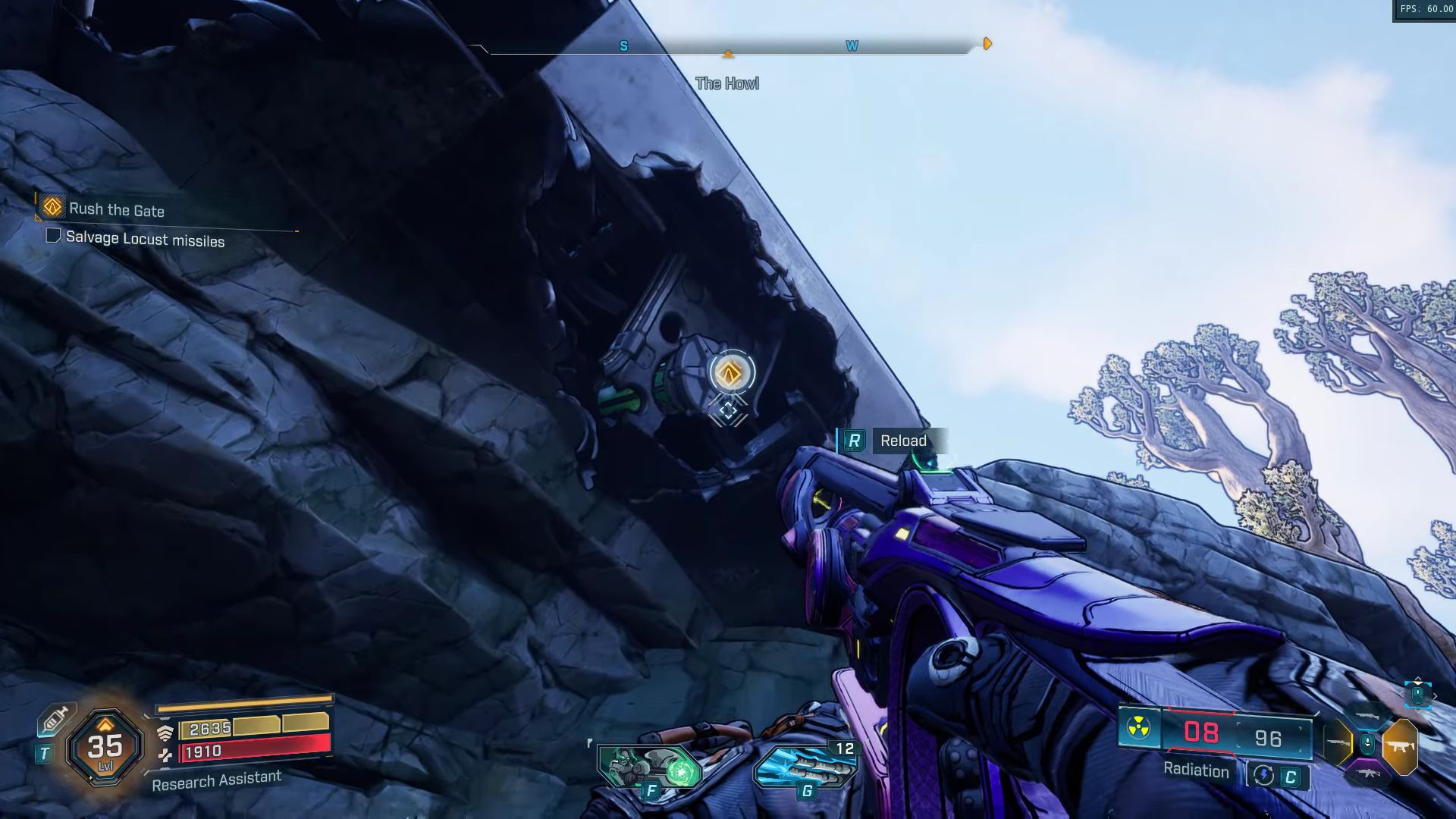Click the orange waypoint marker on the compass
The width and height of the screenshot is (1456, 819).
(x=987, y=44)
